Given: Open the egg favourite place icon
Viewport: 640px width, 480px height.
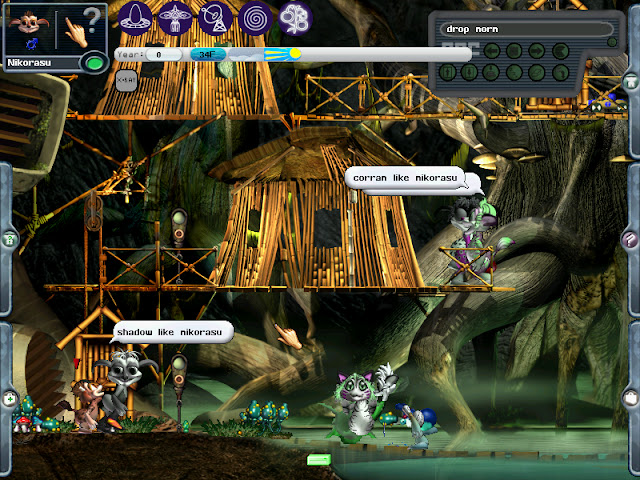Looking at the screenshot, I should pyautogui.click(x=136, y=17).
